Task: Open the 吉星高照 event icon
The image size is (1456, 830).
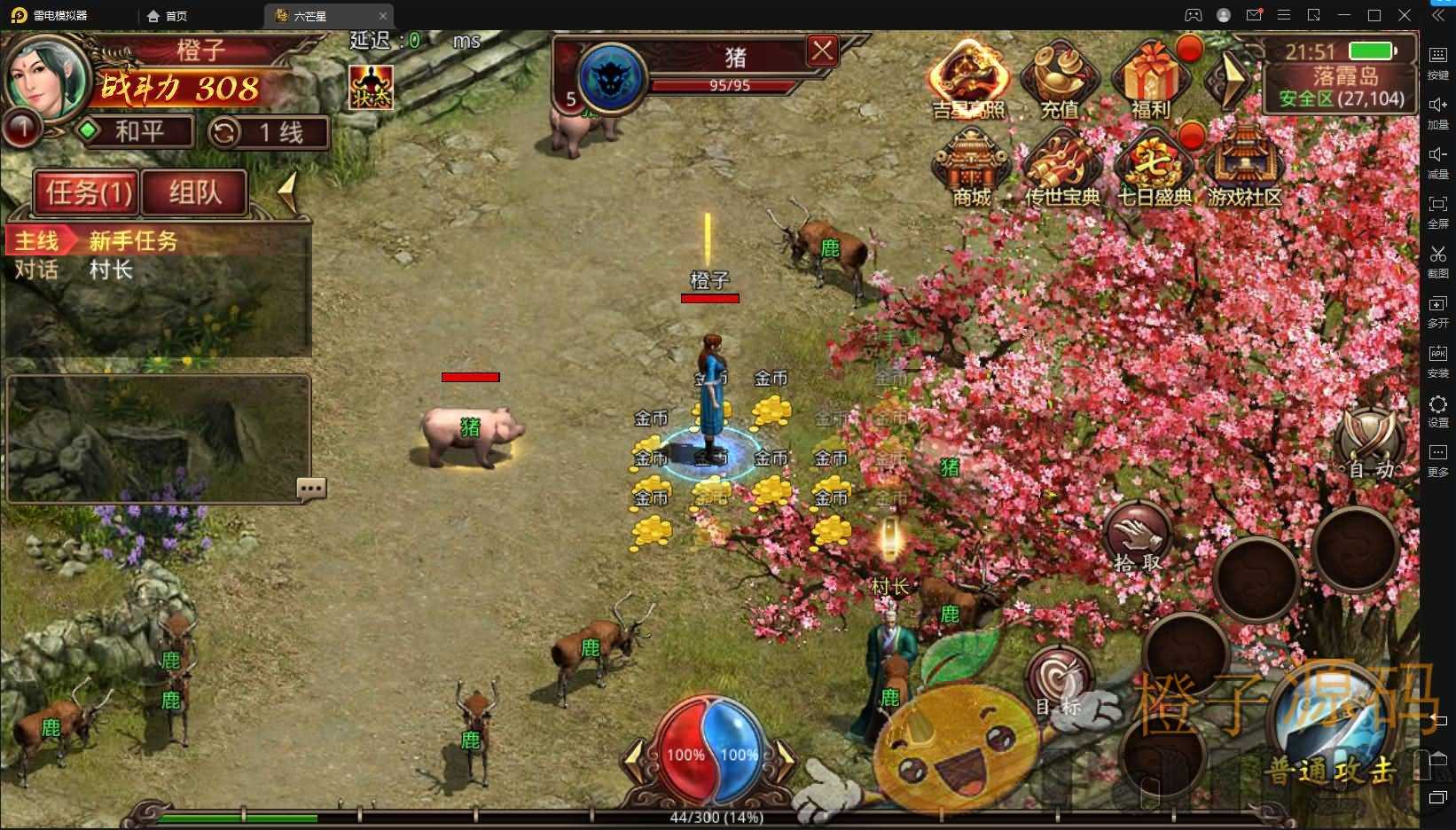Action: (x=968, y=82)
